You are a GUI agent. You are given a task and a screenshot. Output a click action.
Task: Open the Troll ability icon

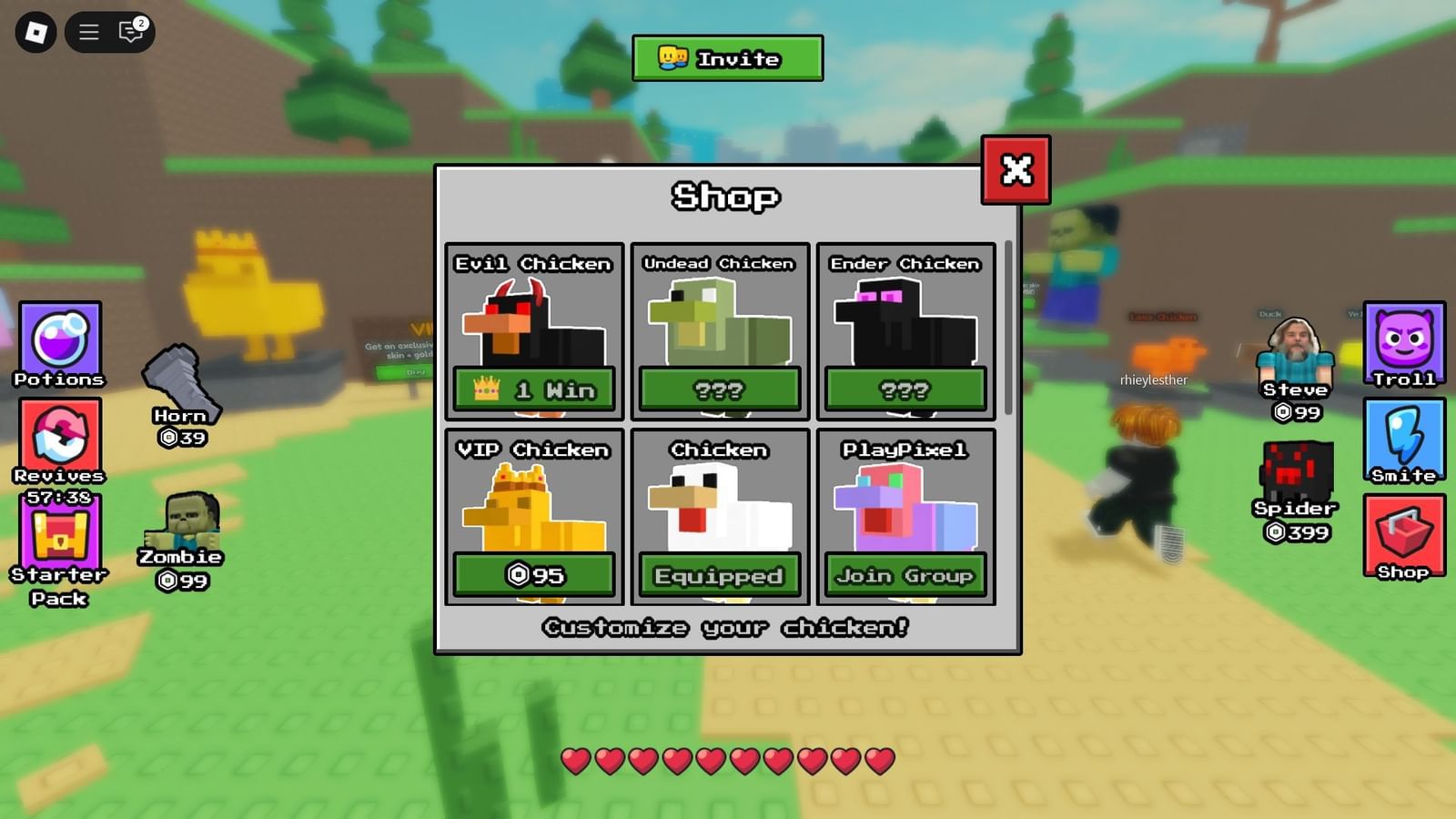pyautogui.click(x=1405, y=344)
